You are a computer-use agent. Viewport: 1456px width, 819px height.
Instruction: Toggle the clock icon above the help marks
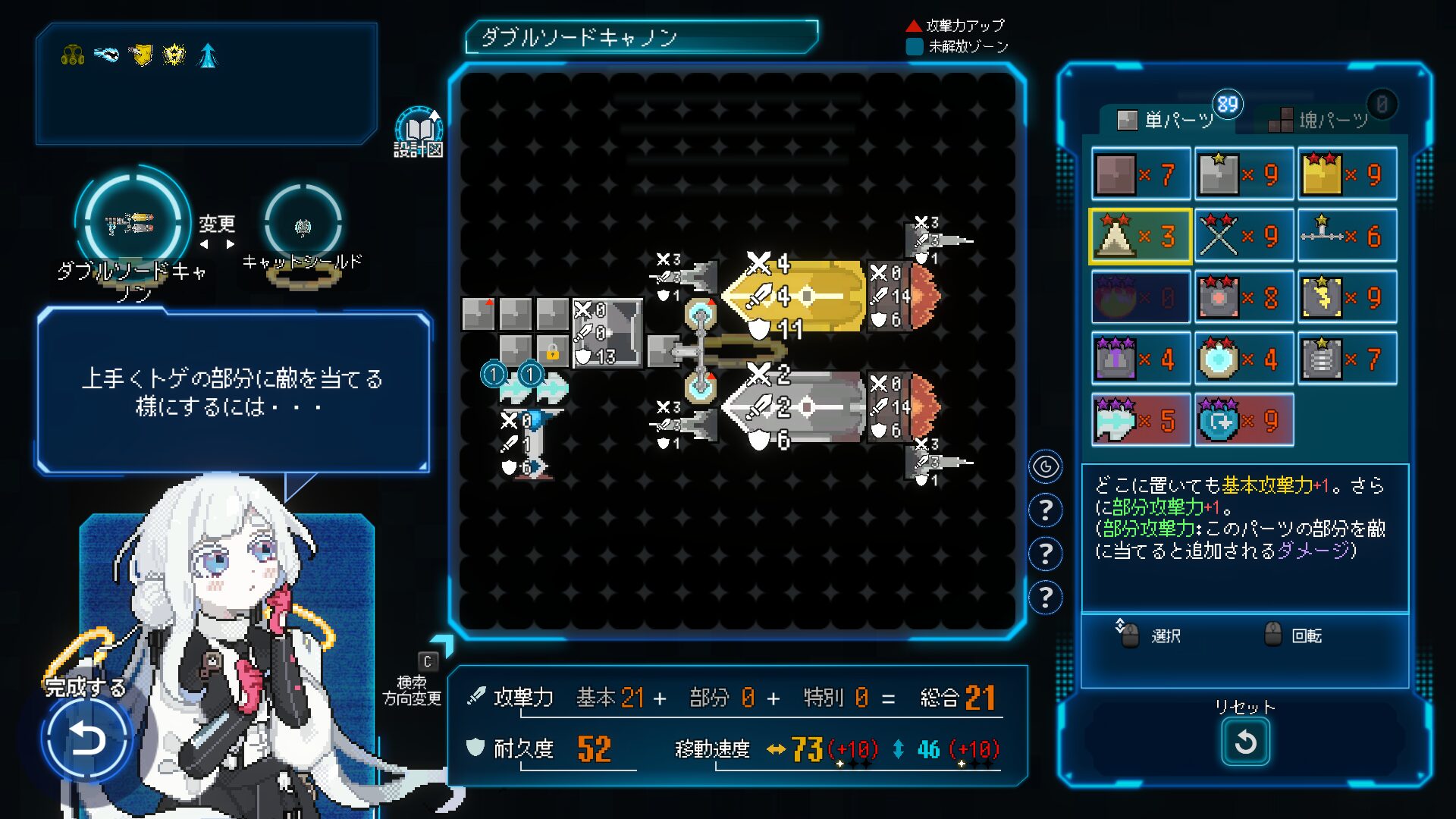[1046, 468]
